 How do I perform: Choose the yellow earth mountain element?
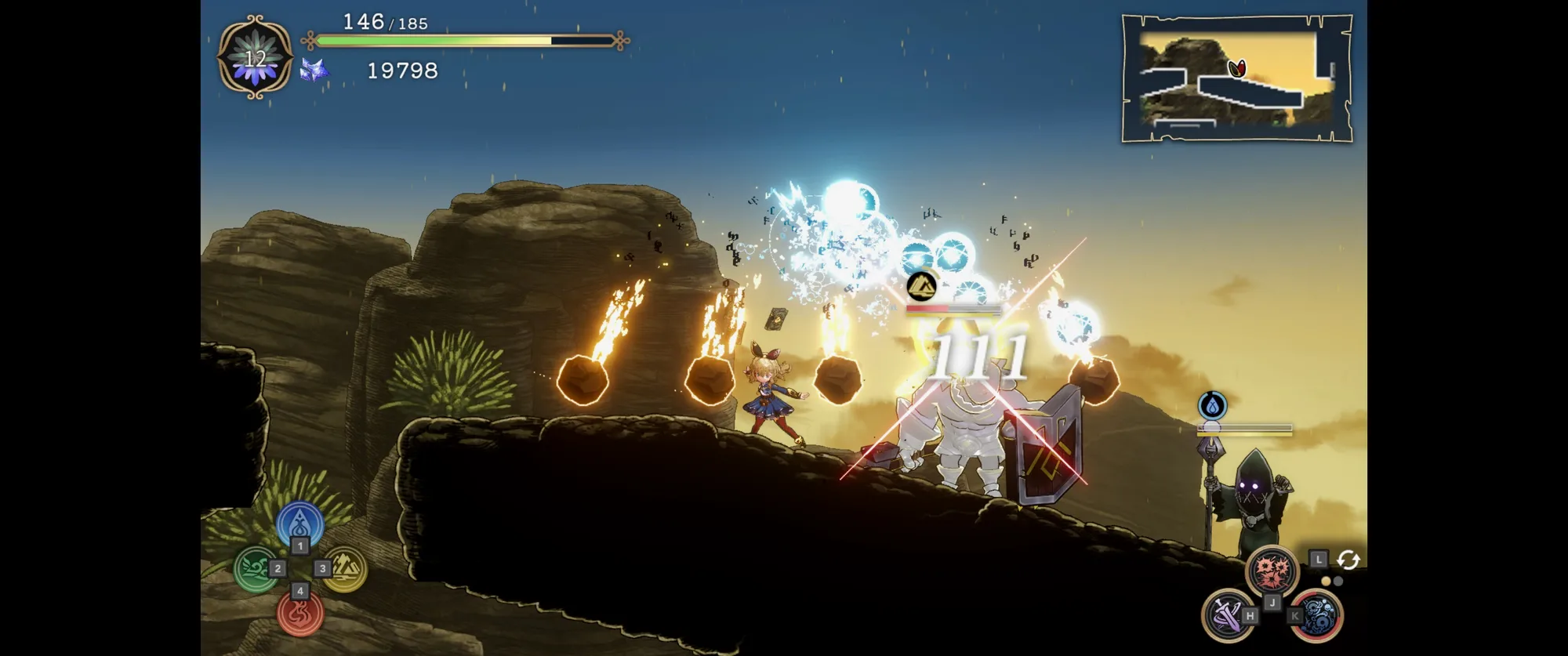coord(345,569)
